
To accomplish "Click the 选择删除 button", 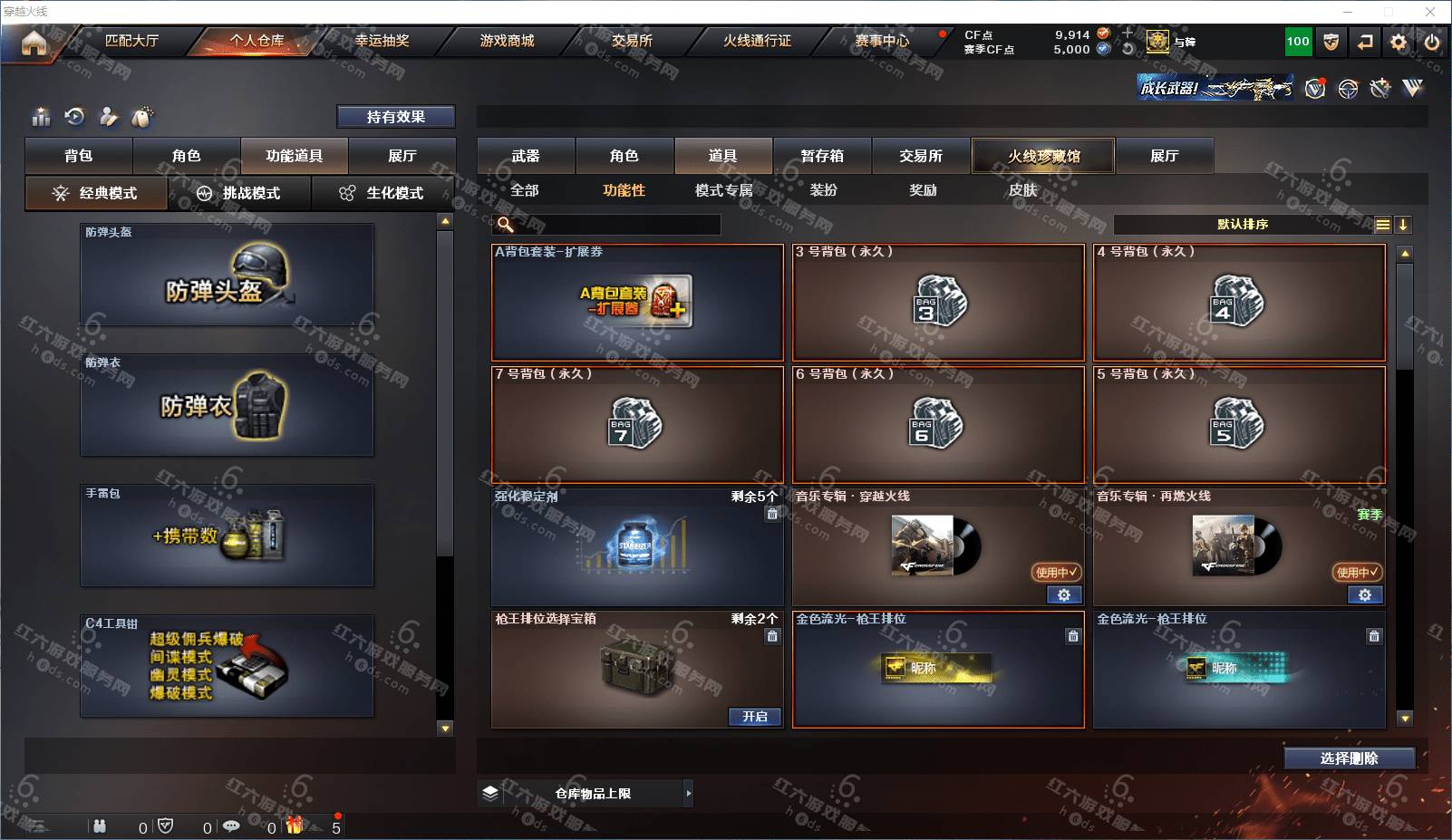I will click(1349, 758).
